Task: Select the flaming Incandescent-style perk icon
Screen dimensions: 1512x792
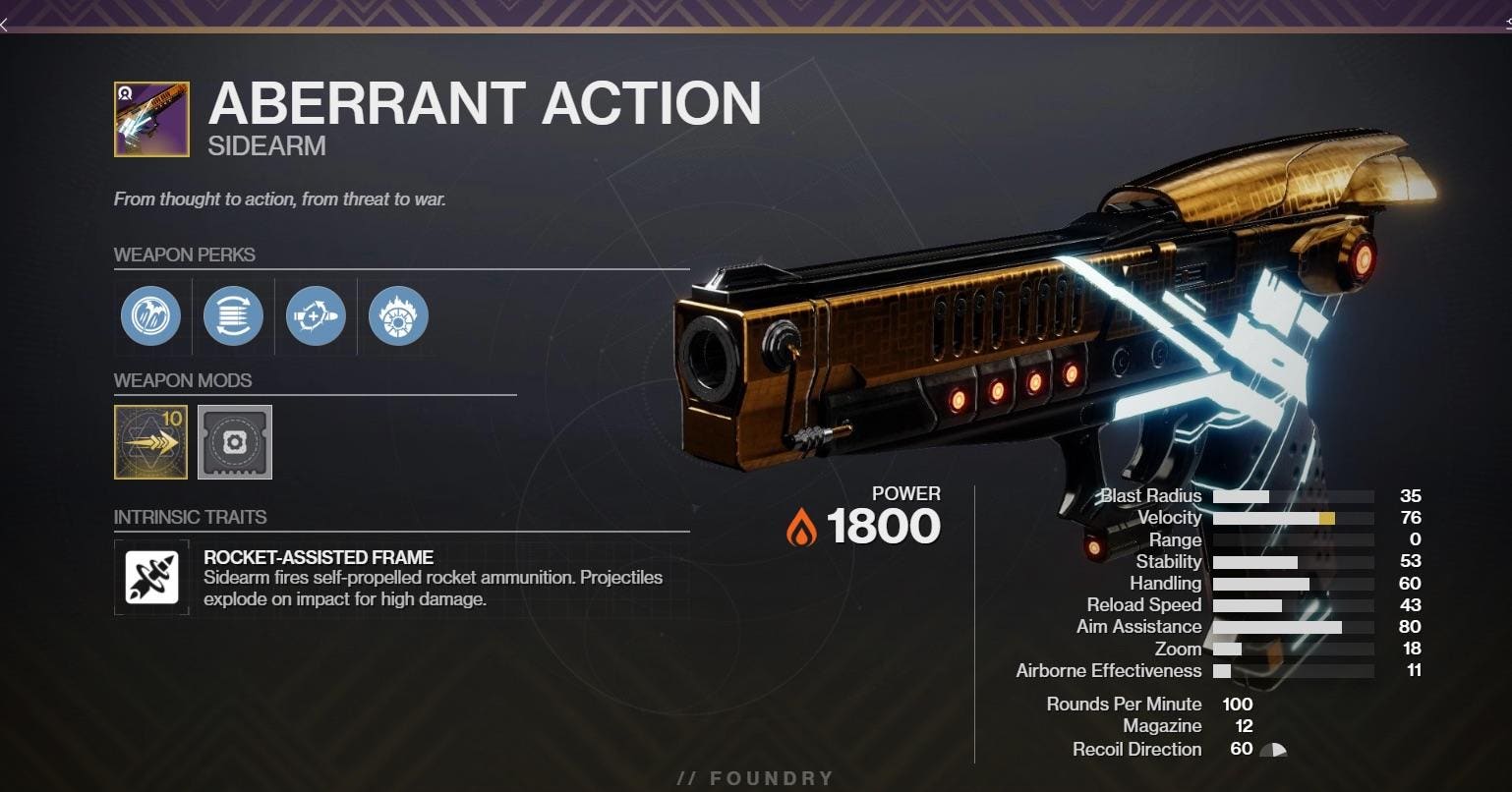Action: pos(397,316)
